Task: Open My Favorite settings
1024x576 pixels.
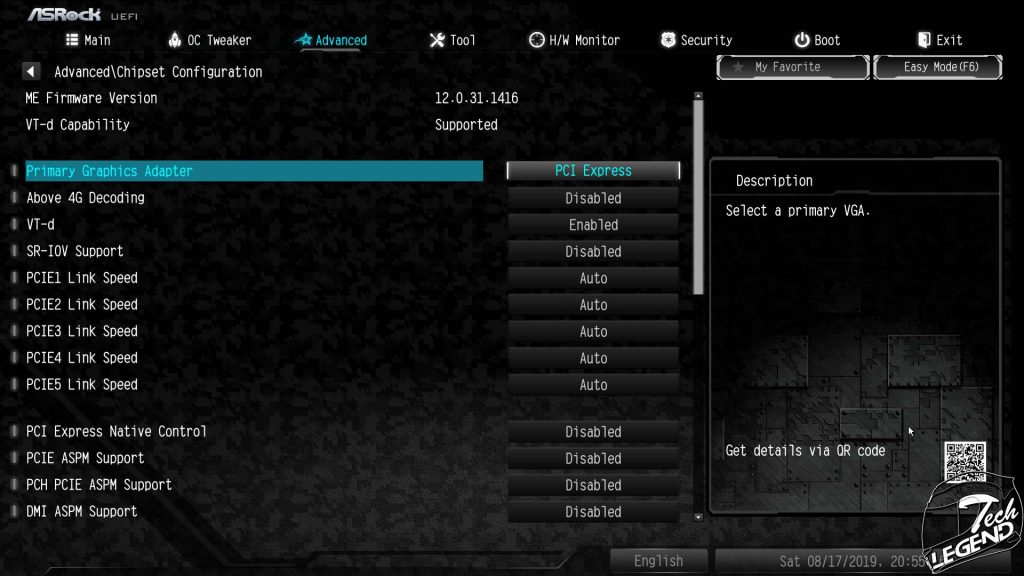Action: (x=792, y=67)
